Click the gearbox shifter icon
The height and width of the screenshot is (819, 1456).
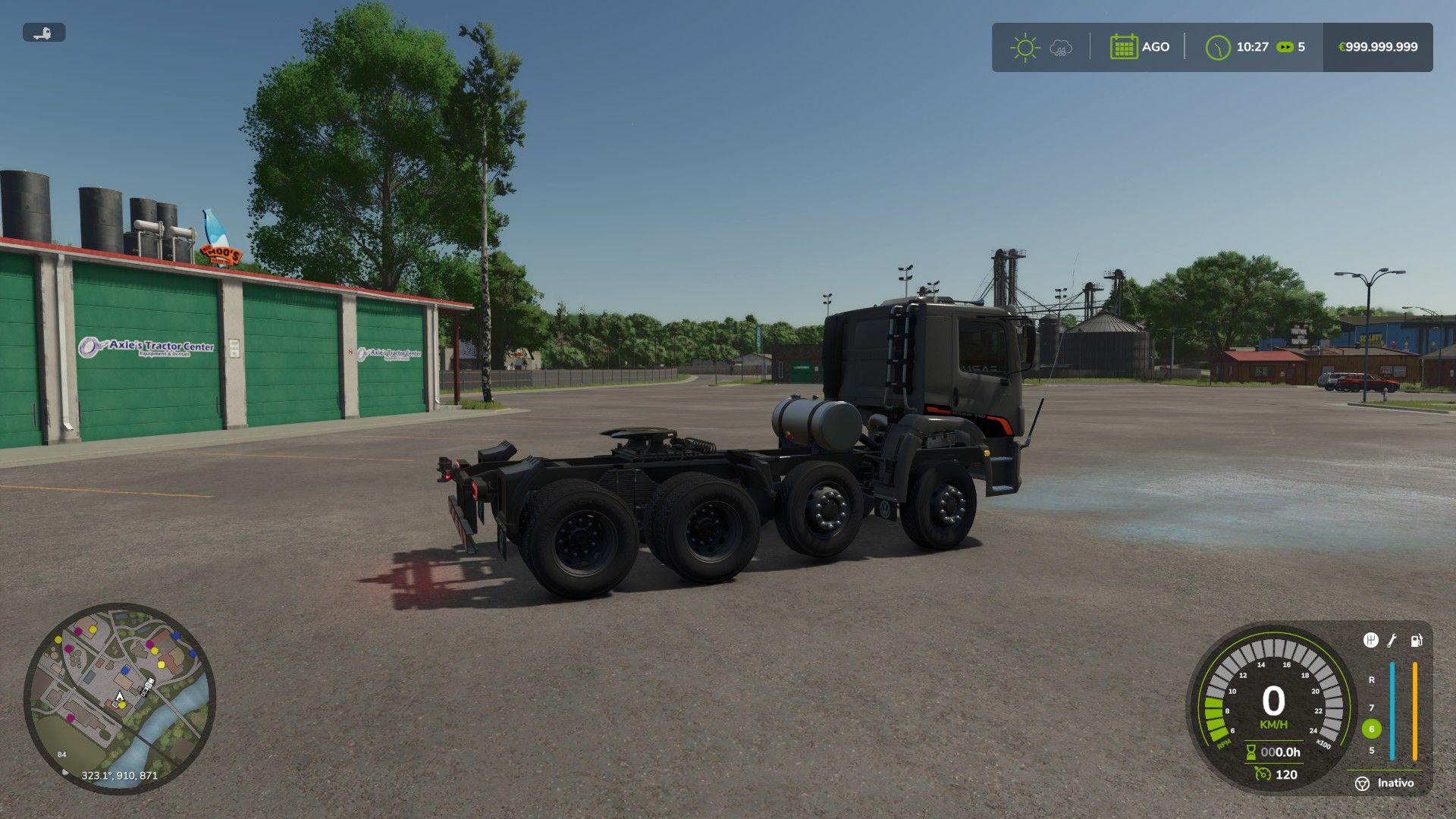1370,640
